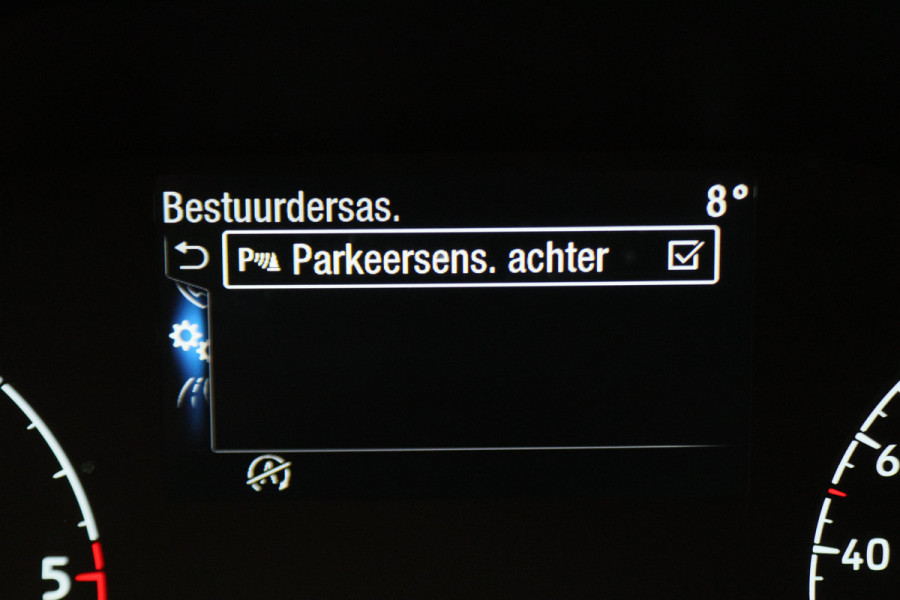The width and height of the screenshot is (900, 600).
Task: Go back with the return arrow
Action: 191,258
